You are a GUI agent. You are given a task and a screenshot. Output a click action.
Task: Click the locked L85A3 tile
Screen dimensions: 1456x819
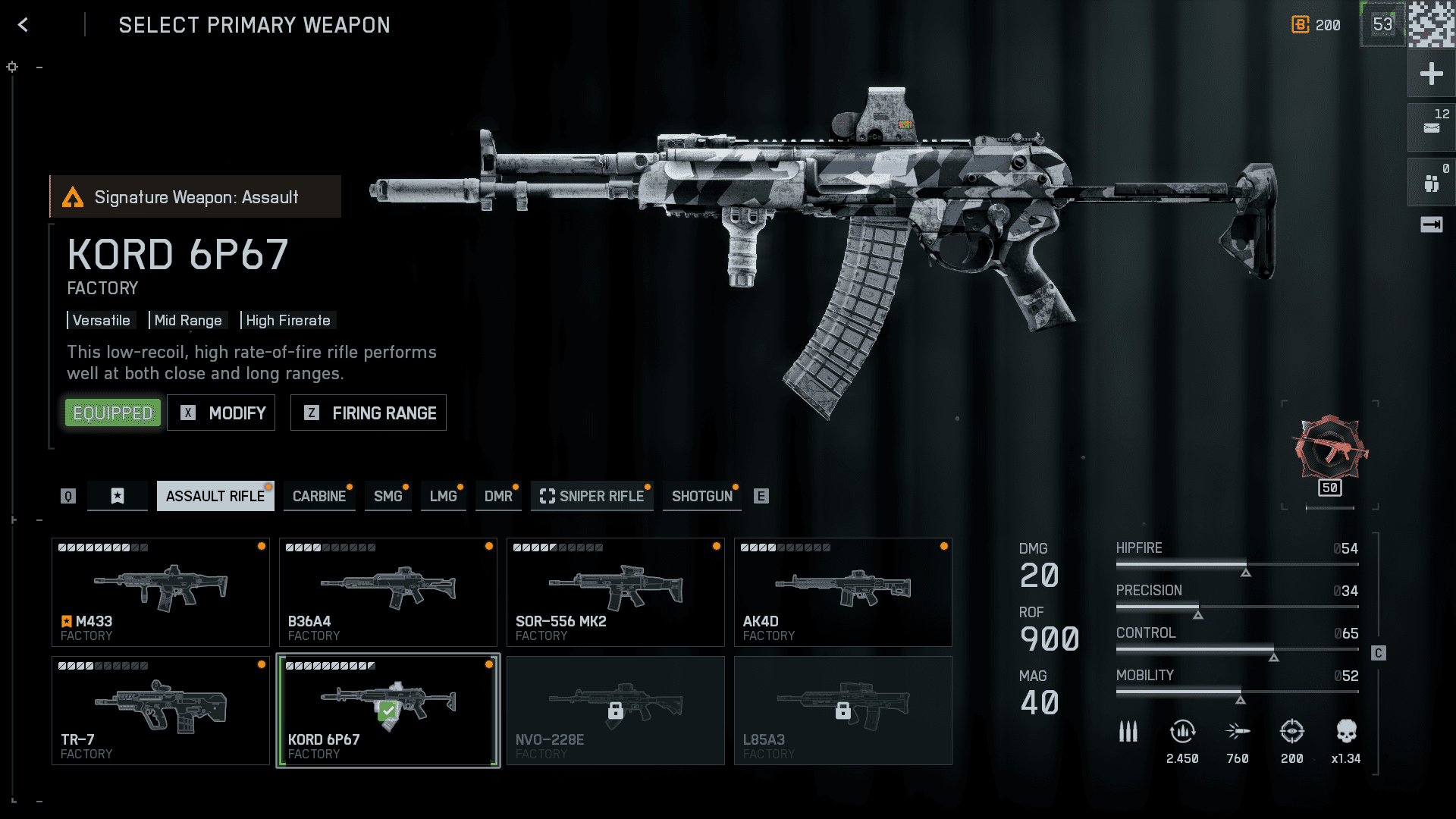pos(843,711)
